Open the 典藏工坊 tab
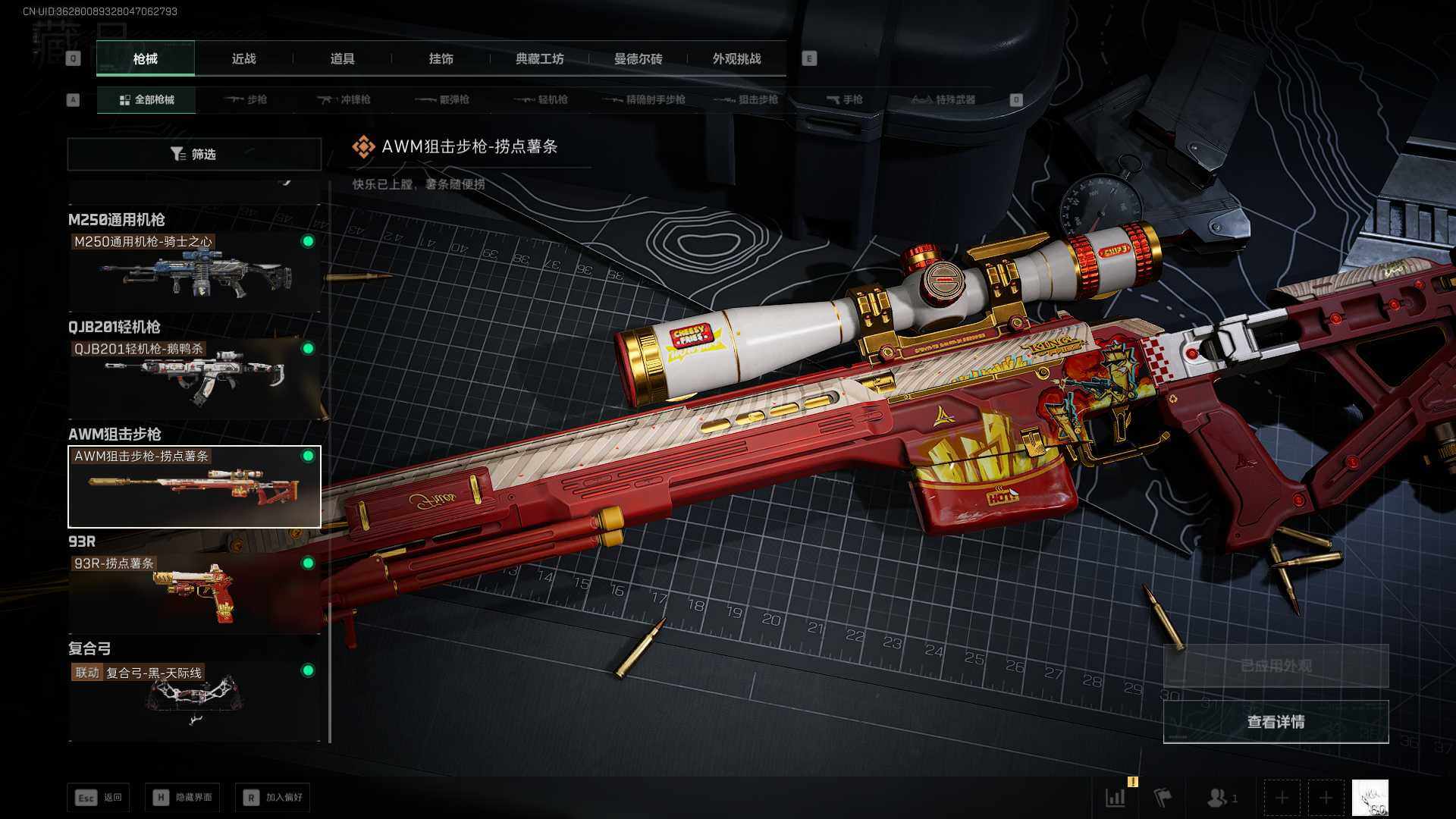 [539, 59]
